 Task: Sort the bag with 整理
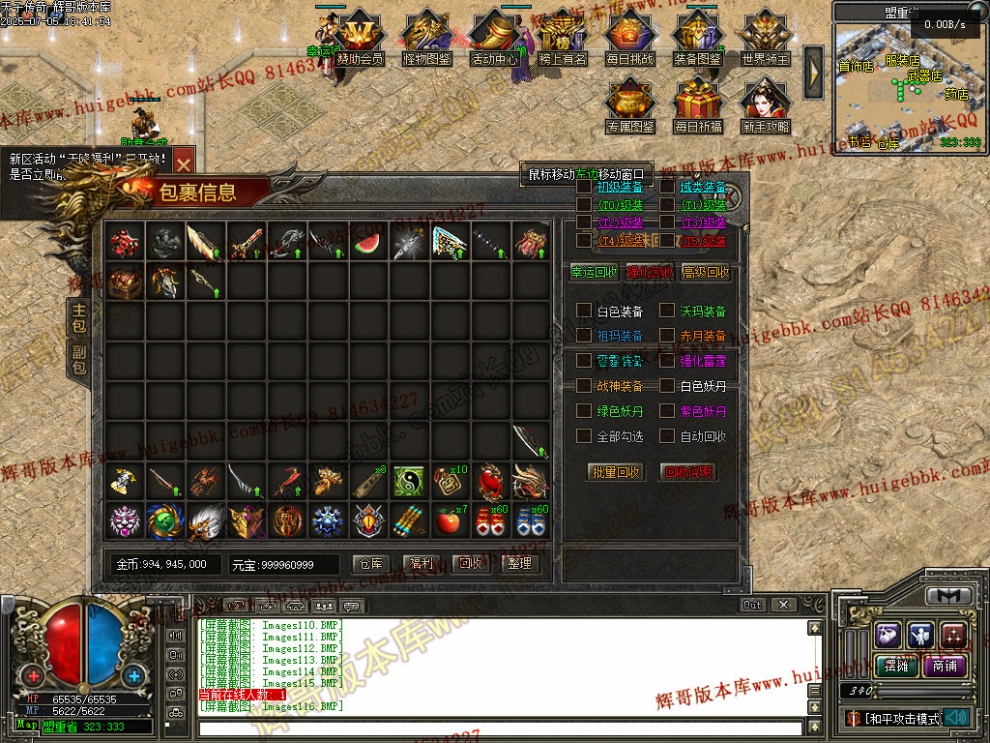[520, 564]
